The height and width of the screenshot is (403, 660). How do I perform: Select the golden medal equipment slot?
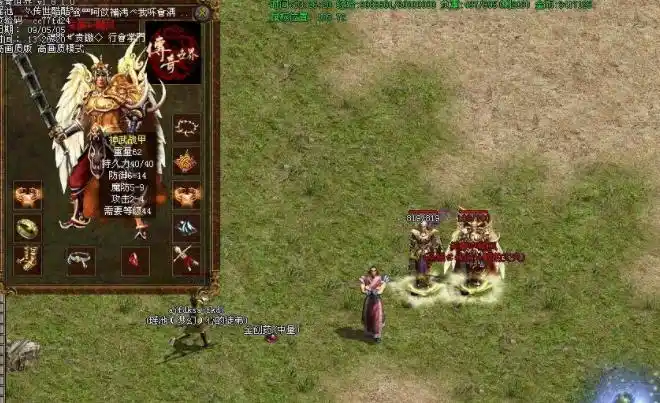(186, 161)
